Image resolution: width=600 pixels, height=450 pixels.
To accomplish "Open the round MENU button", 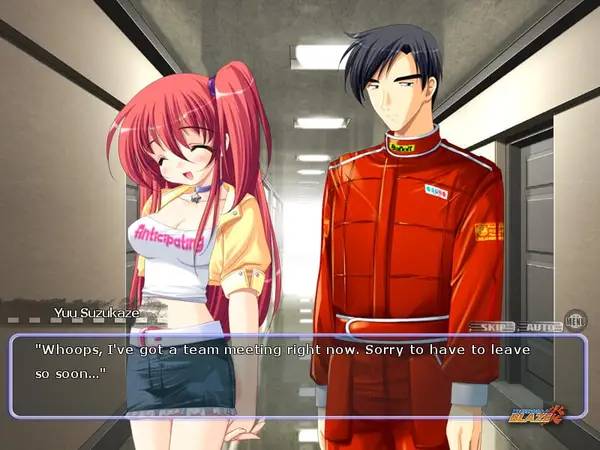I will point(577,320).
